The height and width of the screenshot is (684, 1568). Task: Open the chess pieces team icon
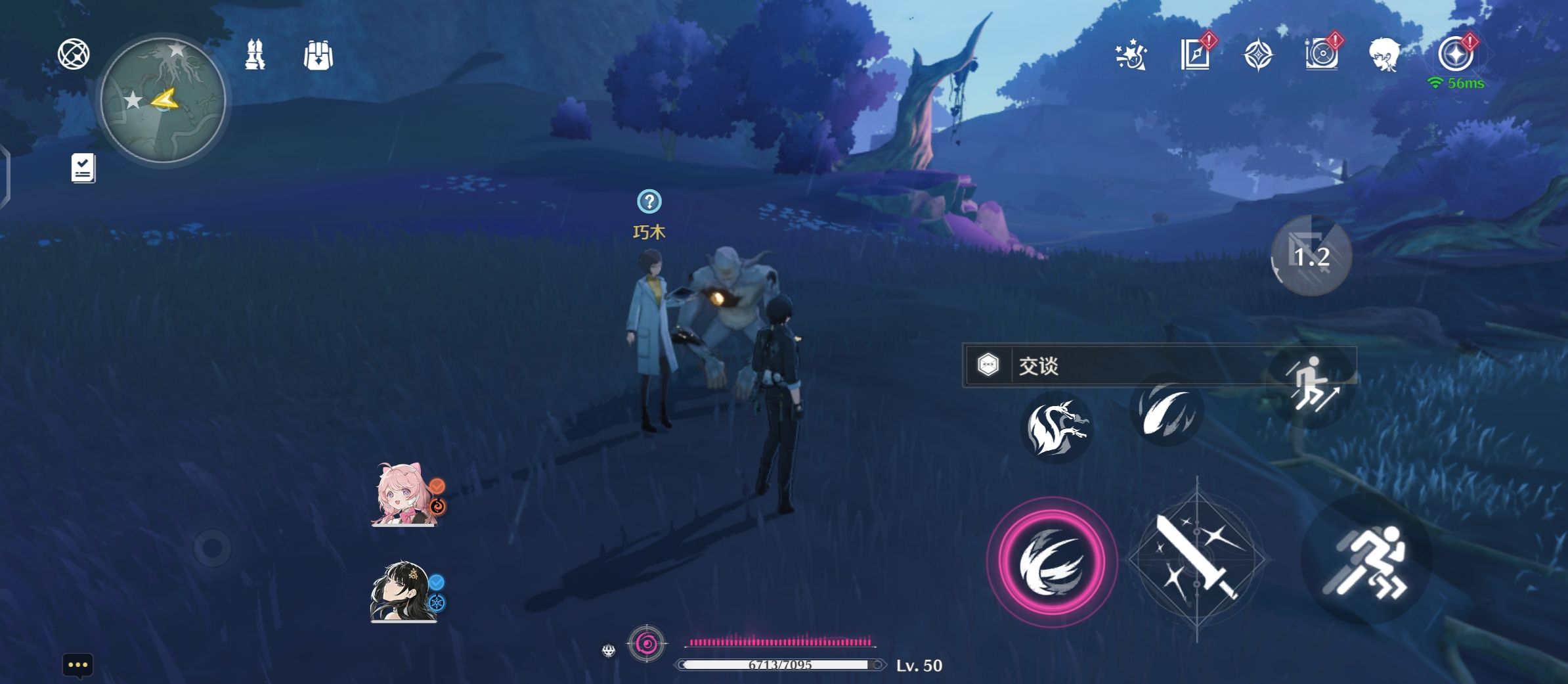point(255,55)
